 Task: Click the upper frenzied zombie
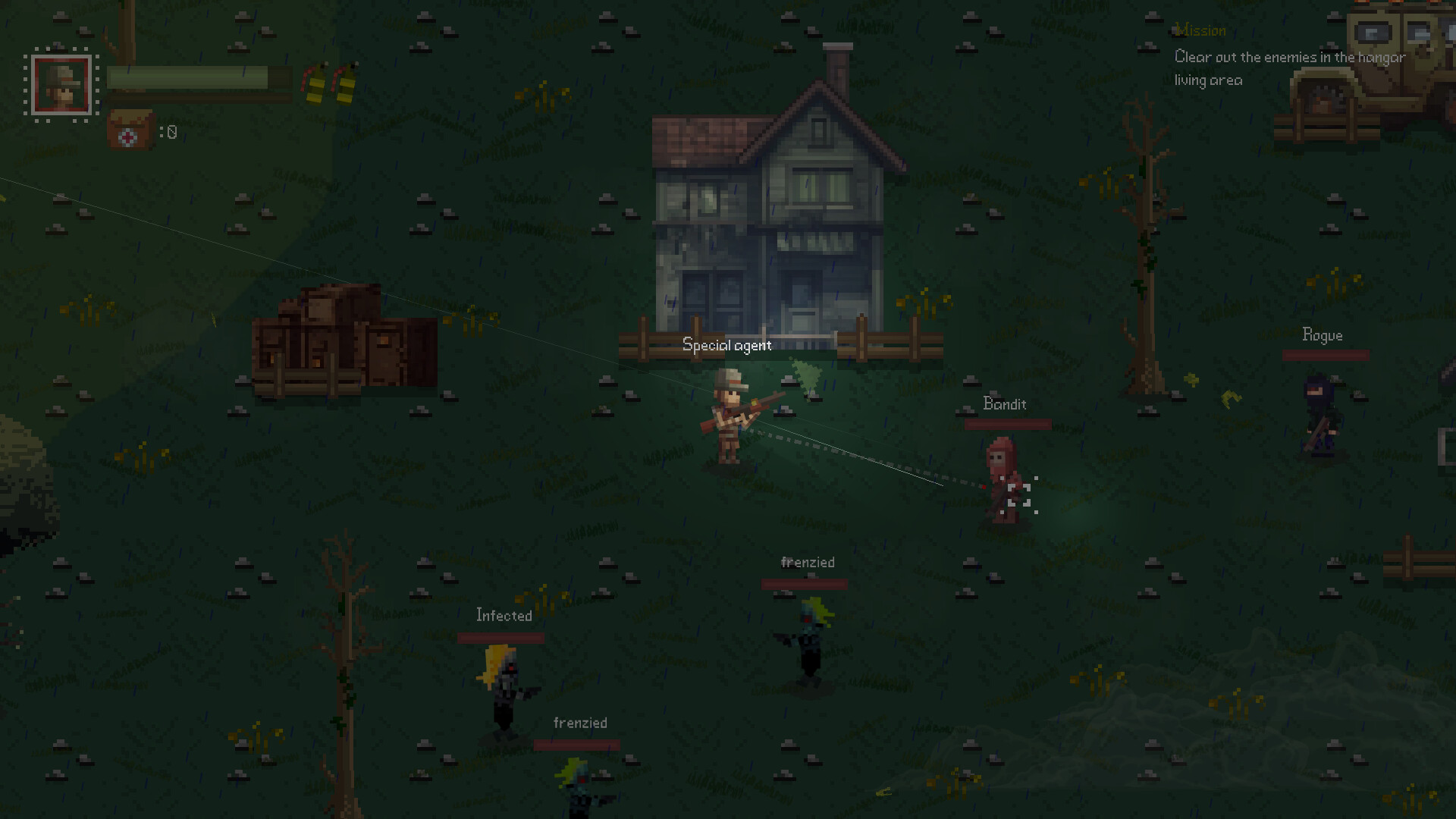[x=808, y=641]
